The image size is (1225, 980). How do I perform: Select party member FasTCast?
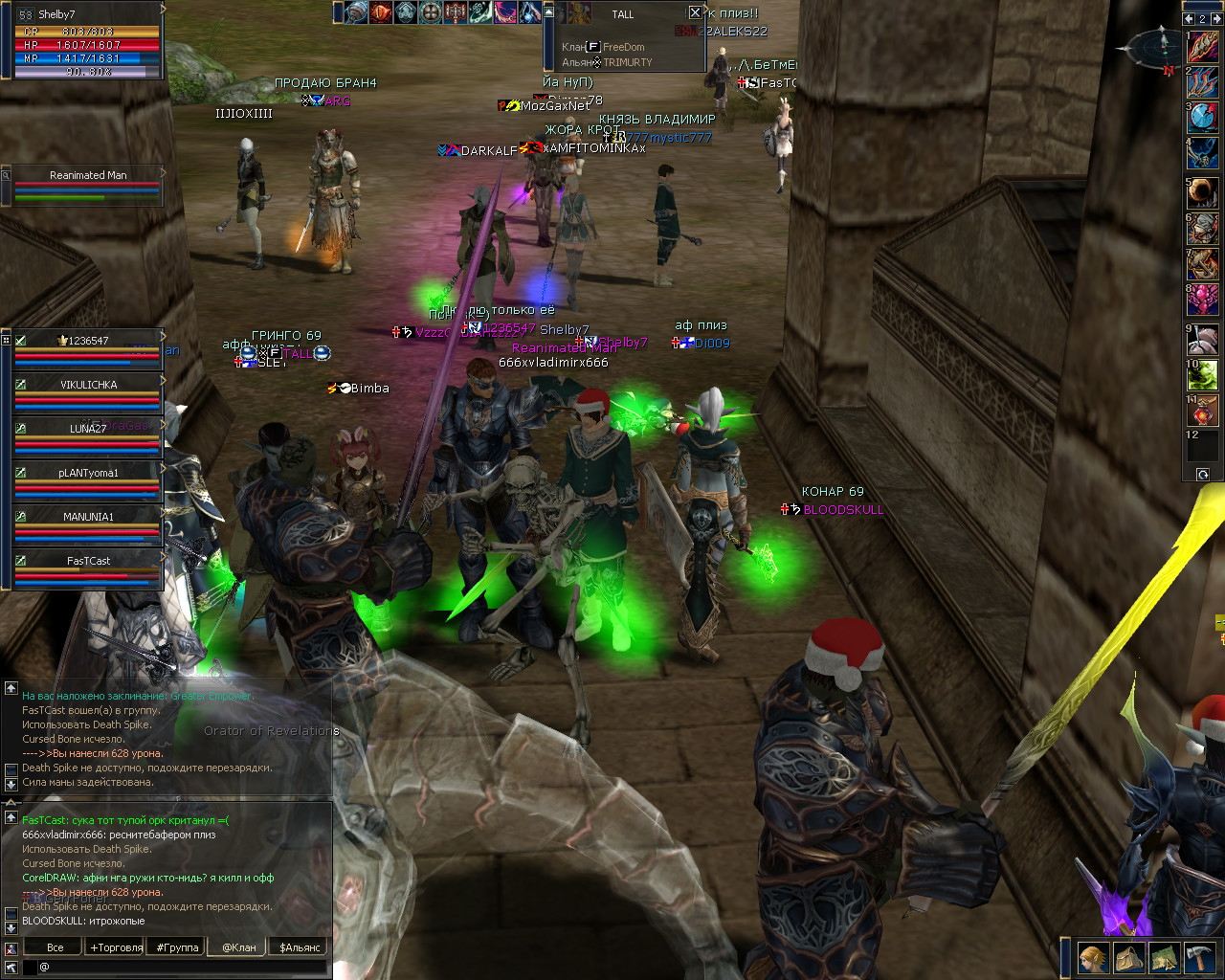[x=88, y=561]
